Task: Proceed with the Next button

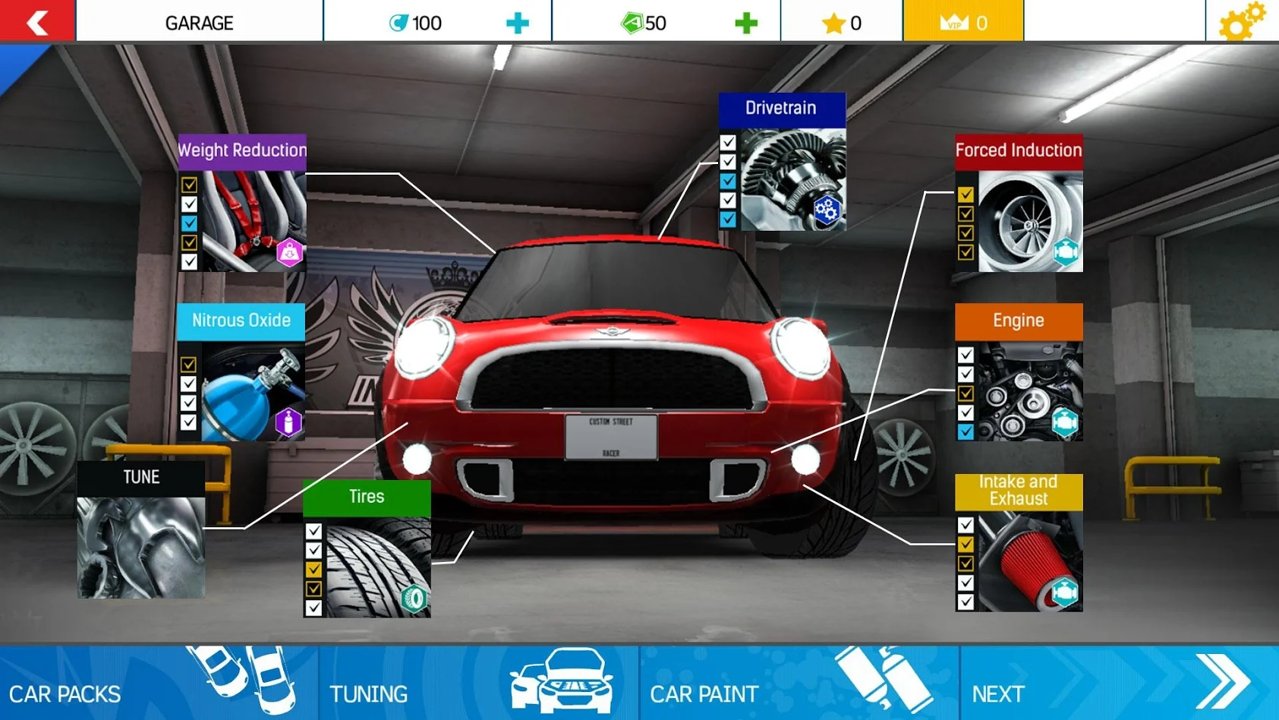Action: click(1118, 683)
